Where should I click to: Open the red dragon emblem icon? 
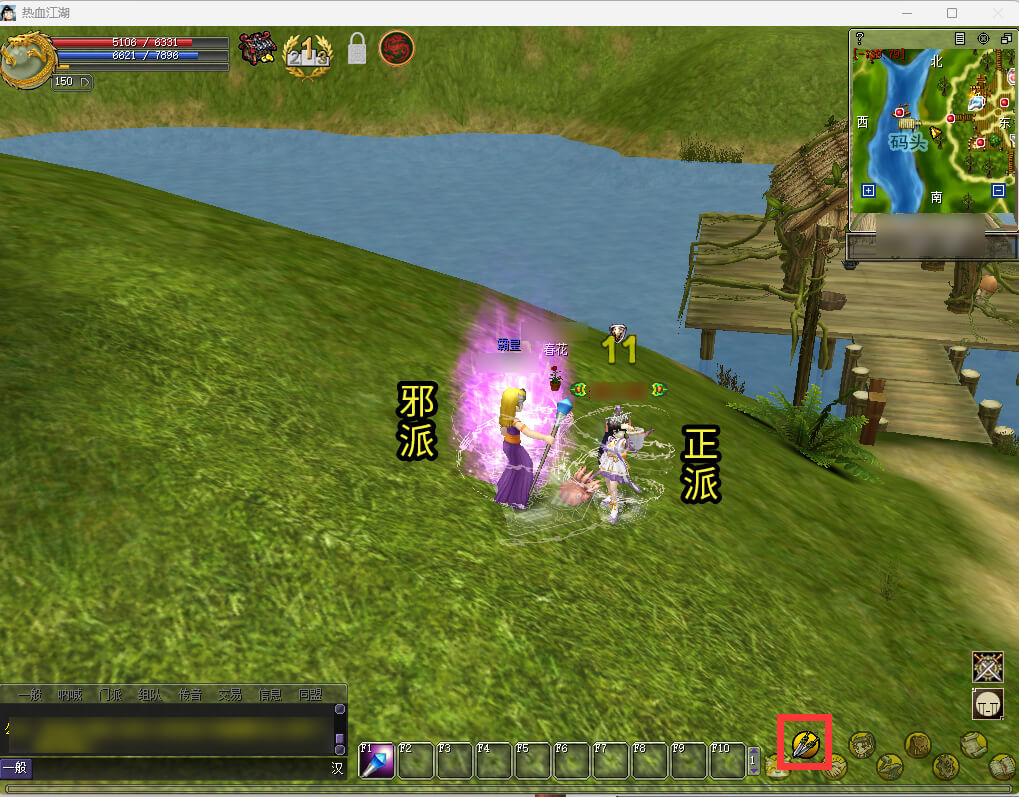pos(397,48)
